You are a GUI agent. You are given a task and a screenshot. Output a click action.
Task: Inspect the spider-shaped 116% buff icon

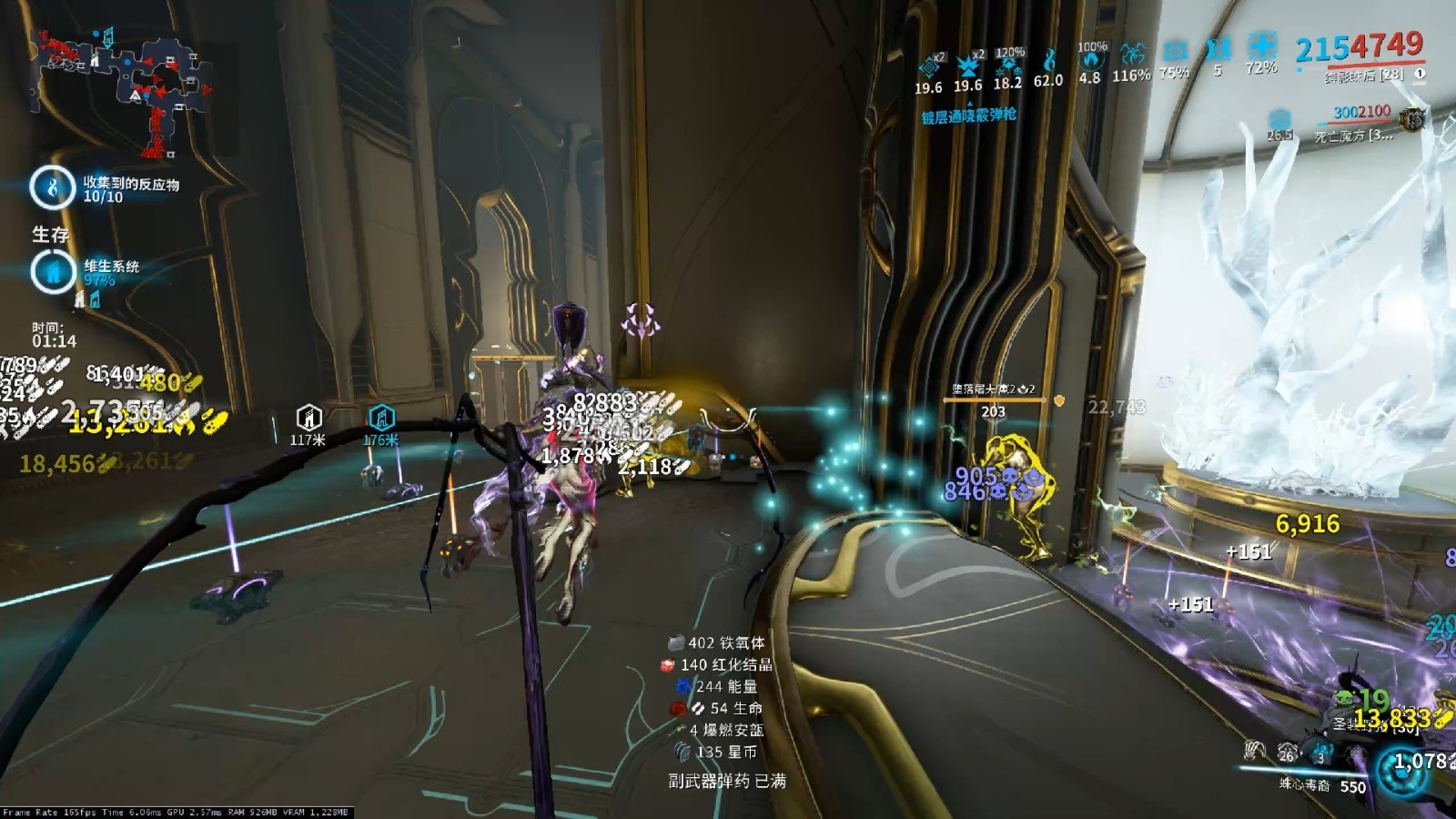pos(1132,55)
